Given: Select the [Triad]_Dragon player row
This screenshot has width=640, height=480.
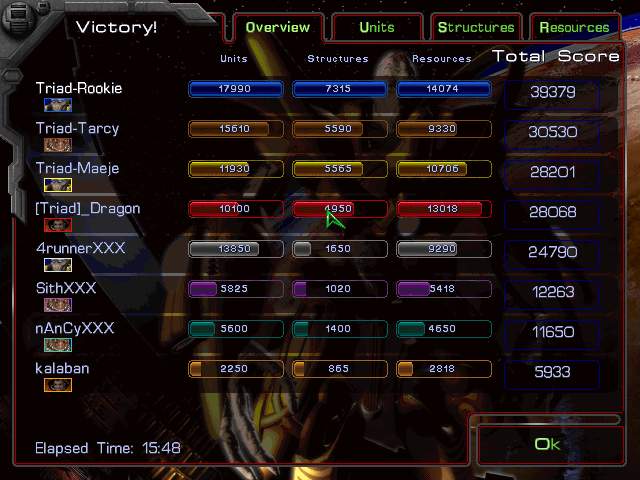Looking at the screenshot, I should pyautogui.click(x=88, y=209).
